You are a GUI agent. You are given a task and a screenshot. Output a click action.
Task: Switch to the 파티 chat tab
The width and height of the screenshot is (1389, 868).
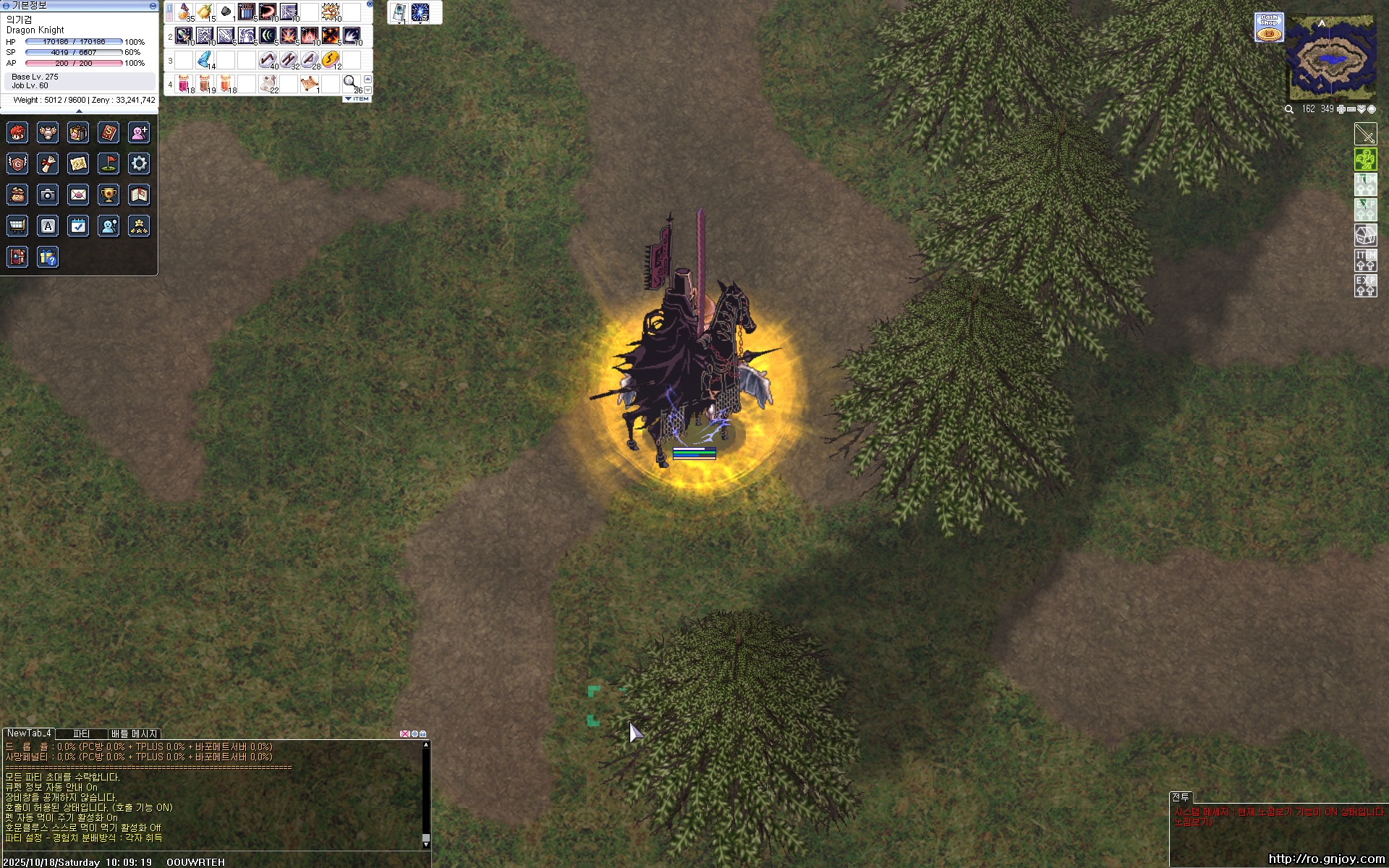coord(81,733)
